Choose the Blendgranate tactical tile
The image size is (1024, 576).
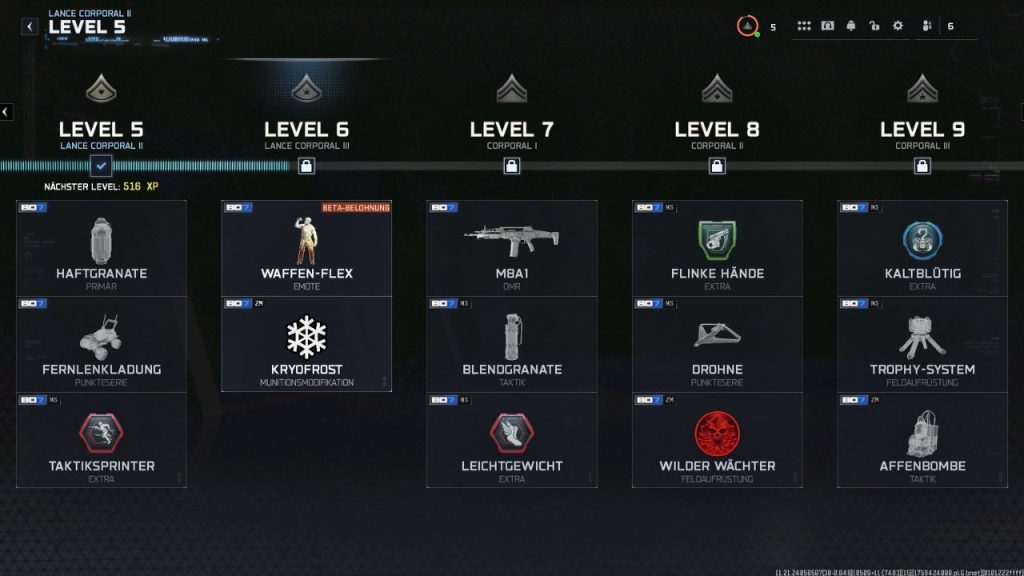point(511,344)
